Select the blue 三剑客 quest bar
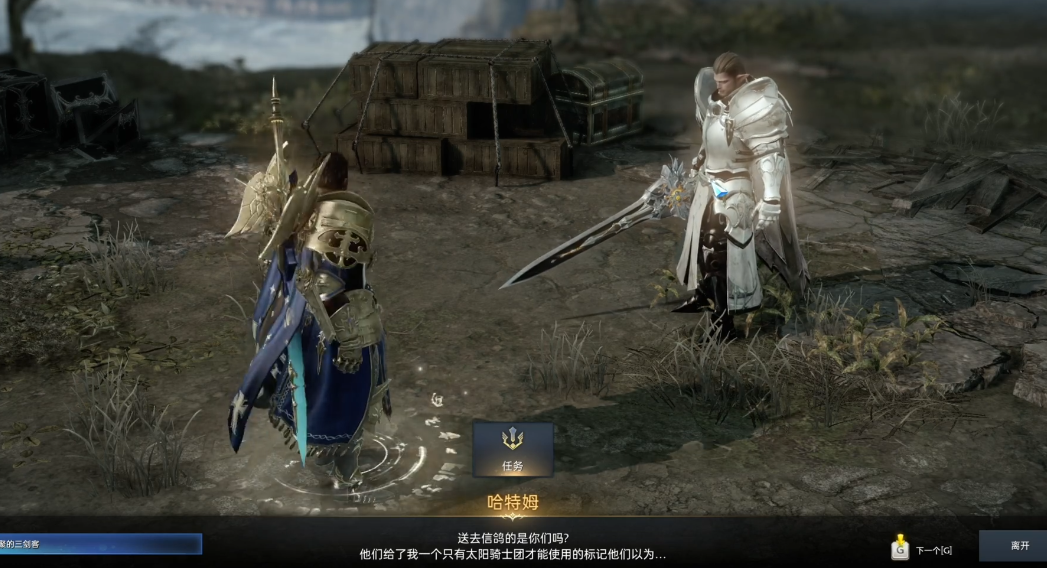 tap(100, 544)
